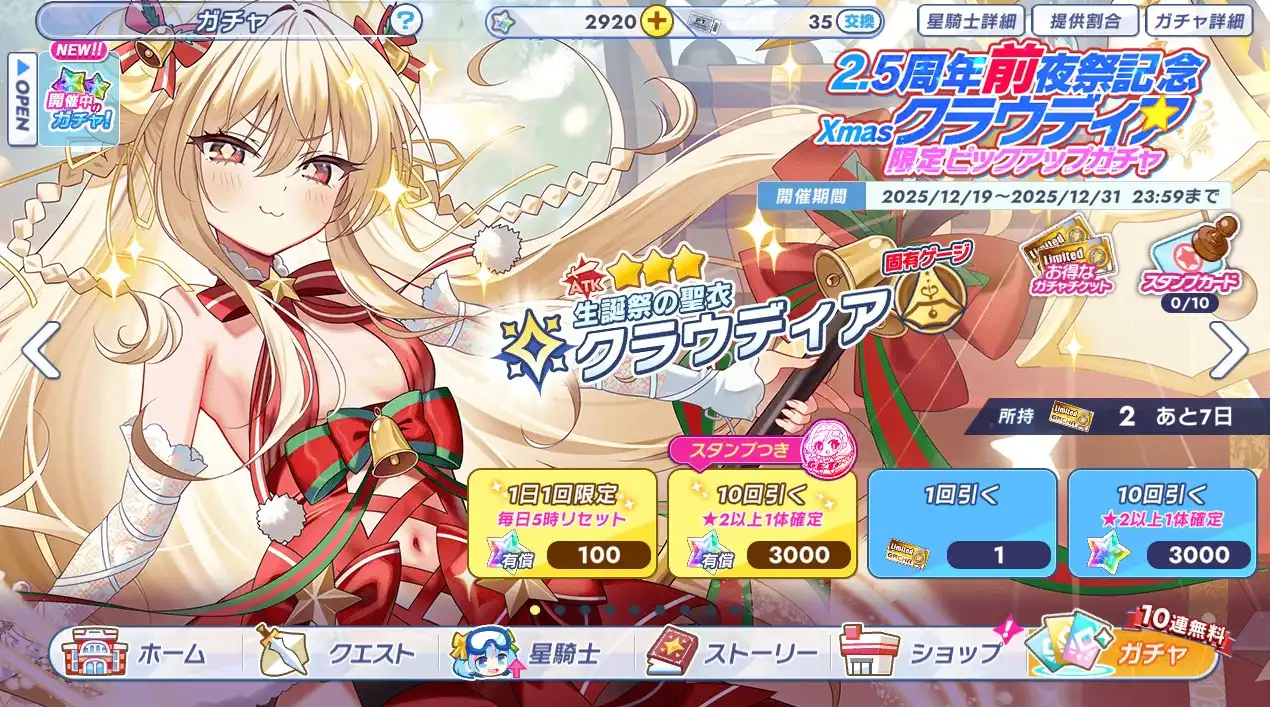Pull 1回引く with a limited ticket

pos(962,523)
